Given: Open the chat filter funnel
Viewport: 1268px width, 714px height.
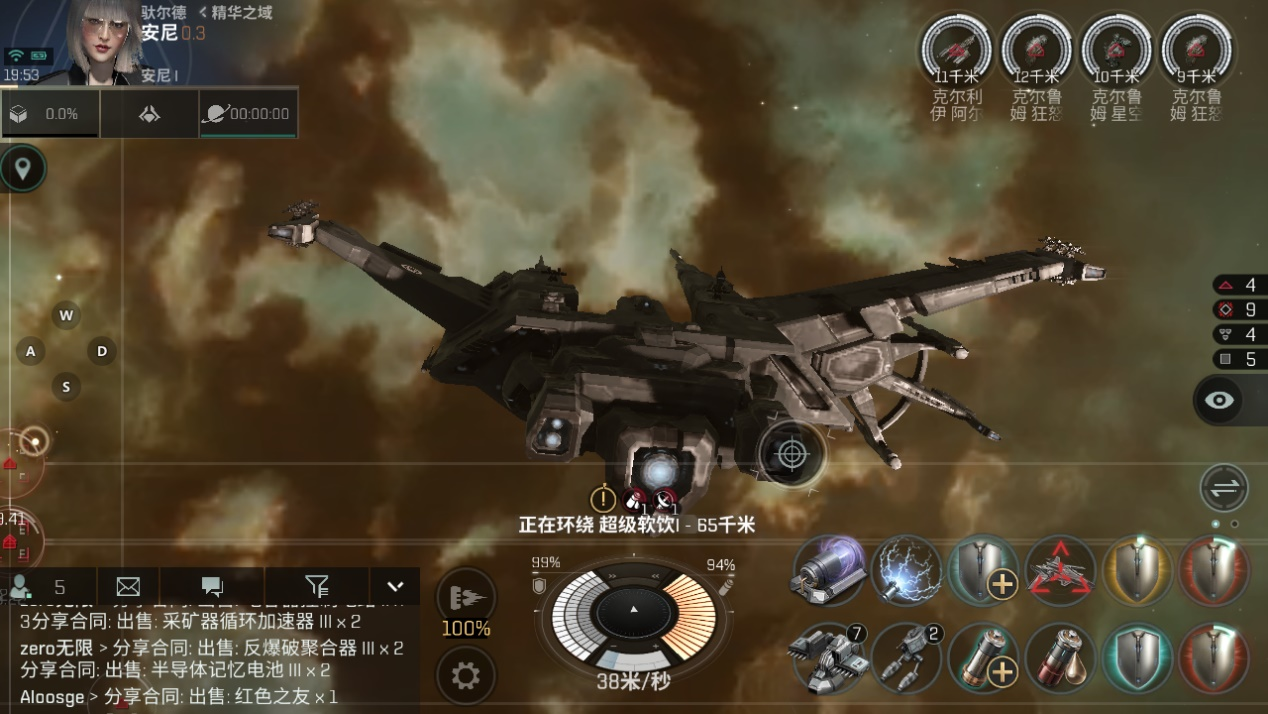Looking at the screenshot, I should point(316,587).
